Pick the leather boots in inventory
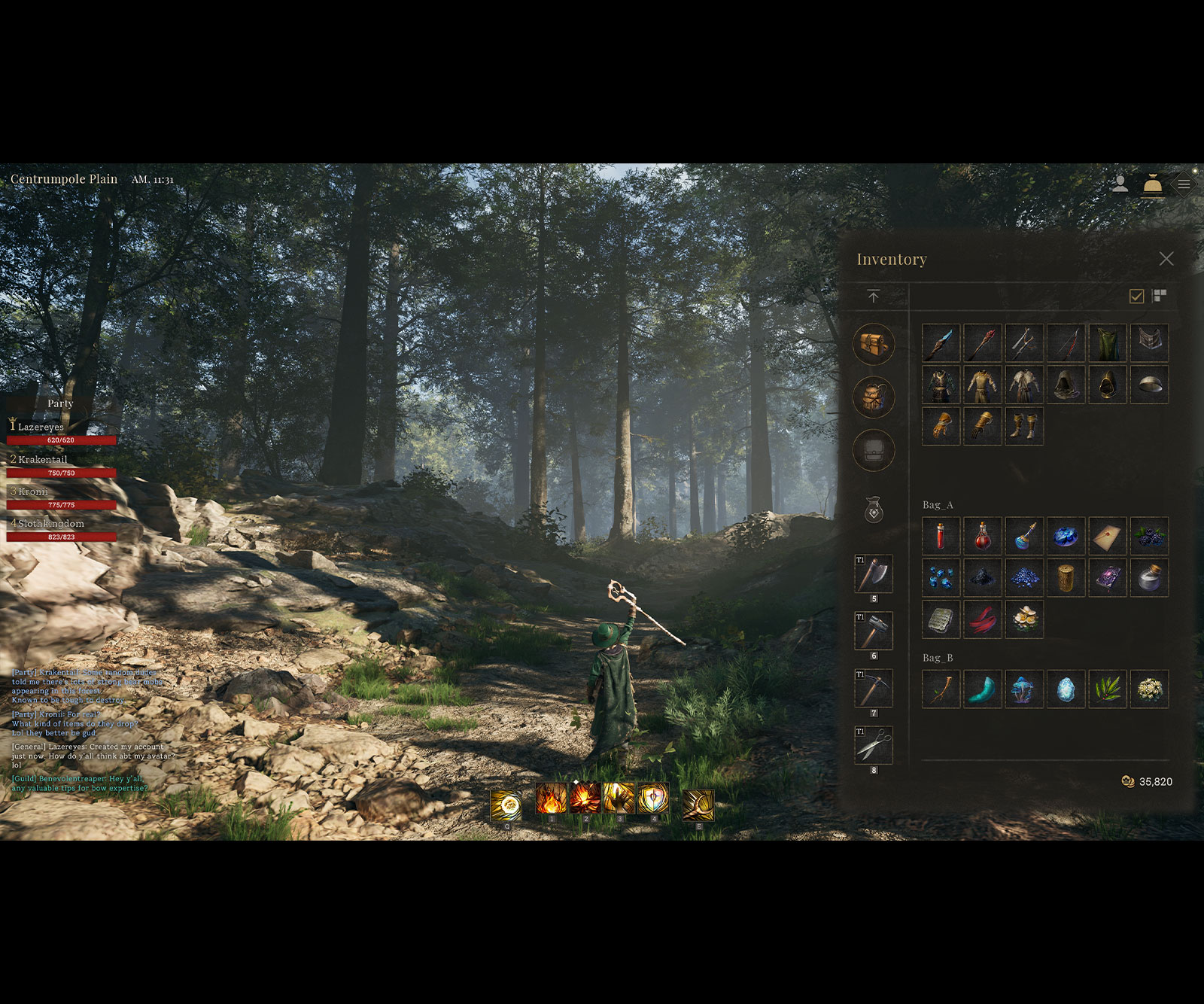Viewport: 1204px width, 1004px height. (1023, 426)
